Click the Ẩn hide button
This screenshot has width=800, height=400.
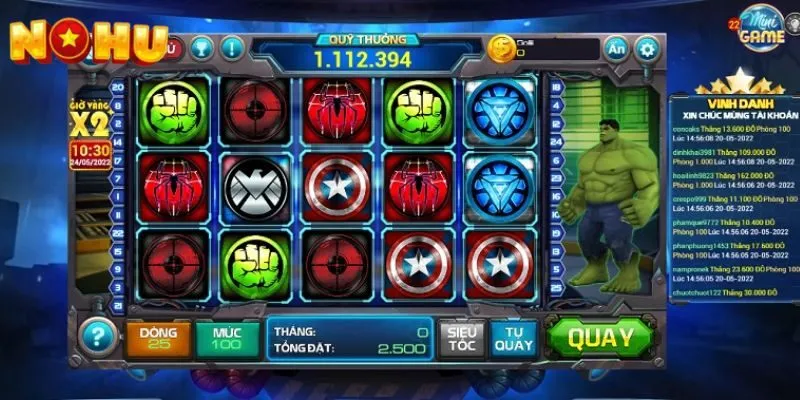coord(618,48)
